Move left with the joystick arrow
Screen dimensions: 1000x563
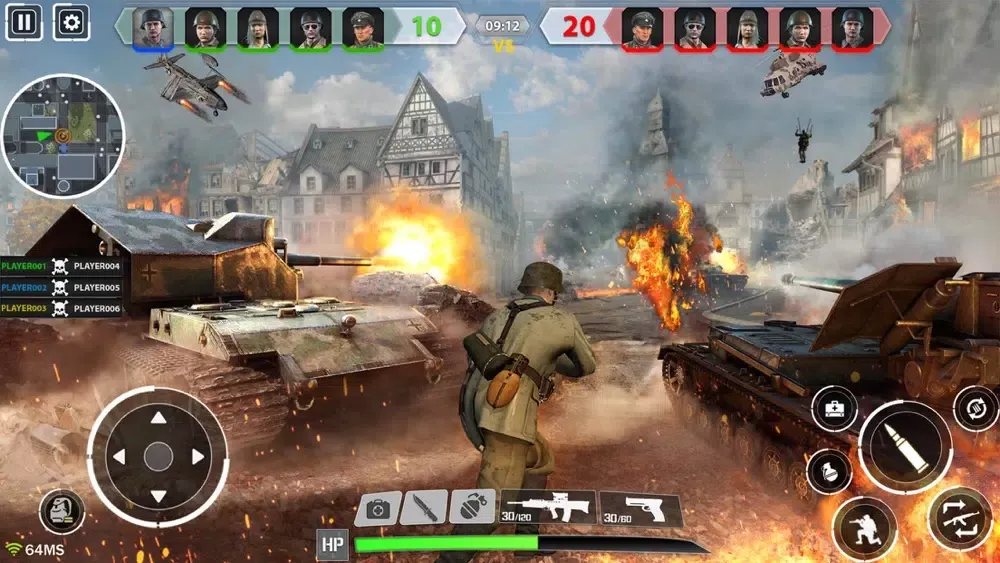[119, 457]
